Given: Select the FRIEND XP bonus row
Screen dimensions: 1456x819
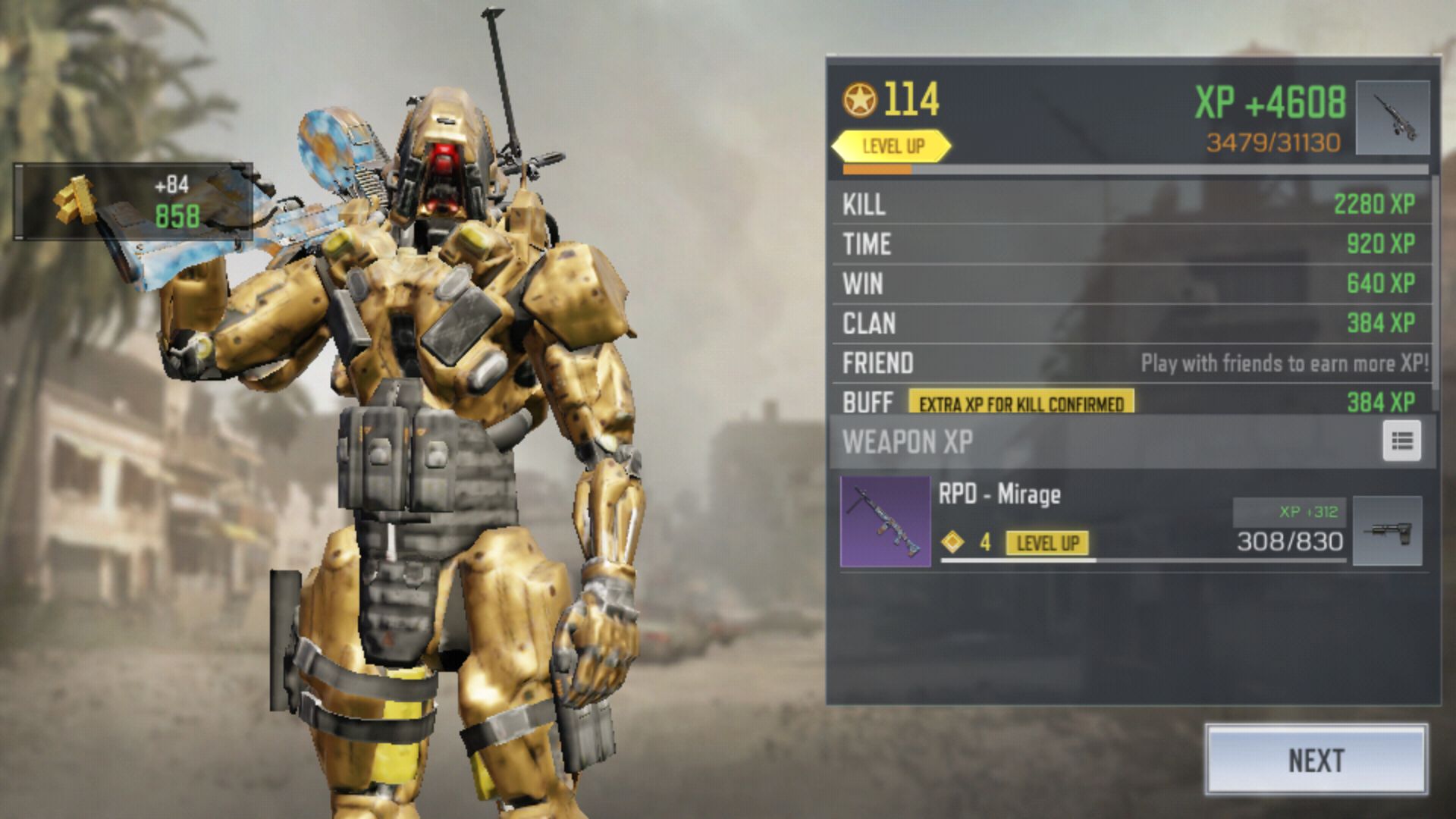Looking at the screenshot, I should tap(1133, 363).
